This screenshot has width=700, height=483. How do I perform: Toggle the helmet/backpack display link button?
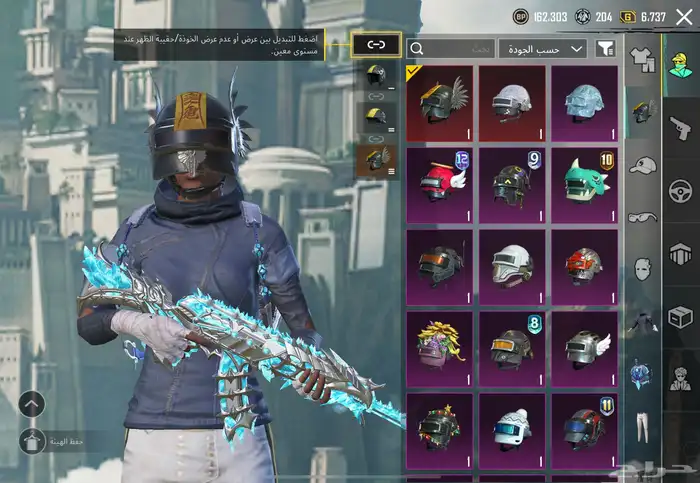point(376,45)
